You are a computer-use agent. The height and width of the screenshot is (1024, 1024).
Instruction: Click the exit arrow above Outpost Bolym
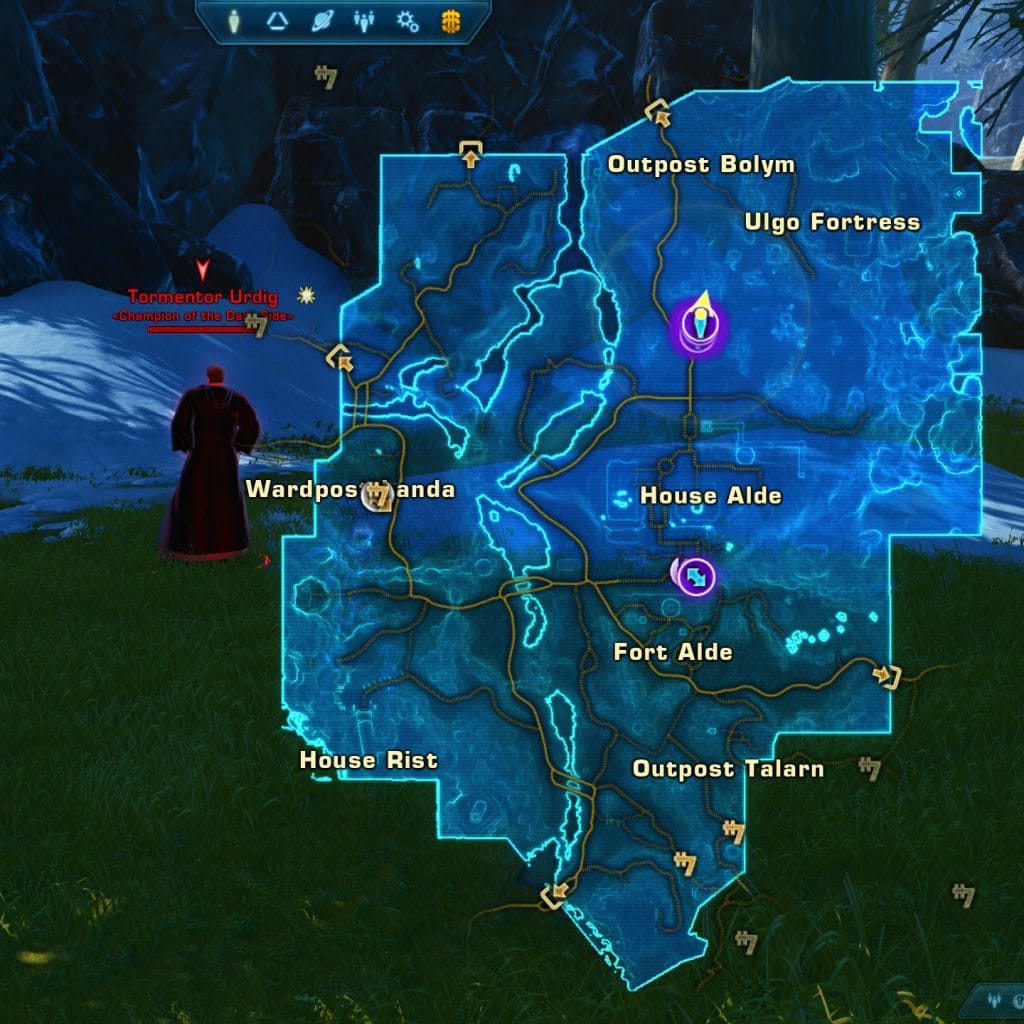click(x=659, y=112)
